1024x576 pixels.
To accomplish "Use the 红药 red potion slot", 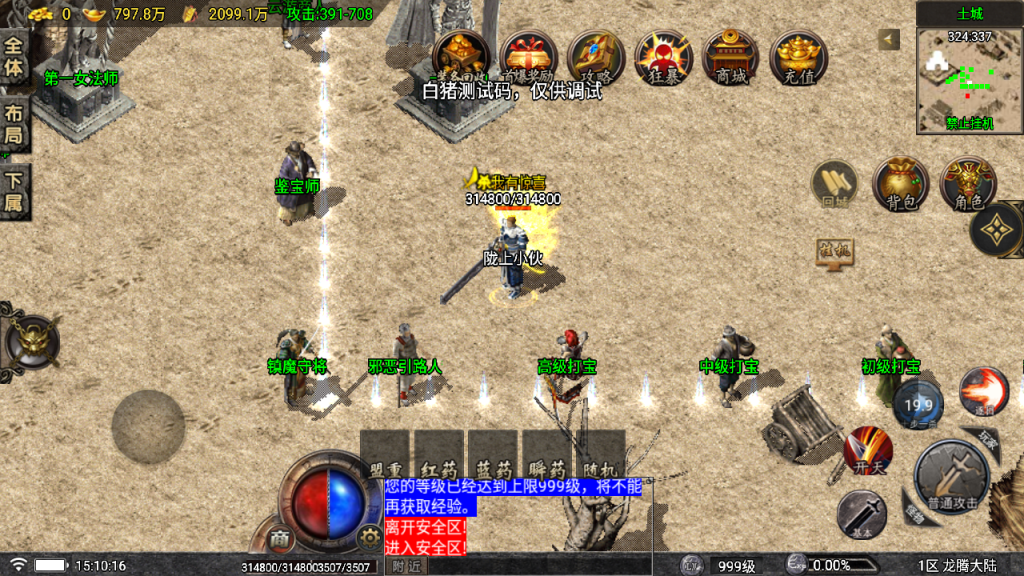I will [x=439, y=456].
